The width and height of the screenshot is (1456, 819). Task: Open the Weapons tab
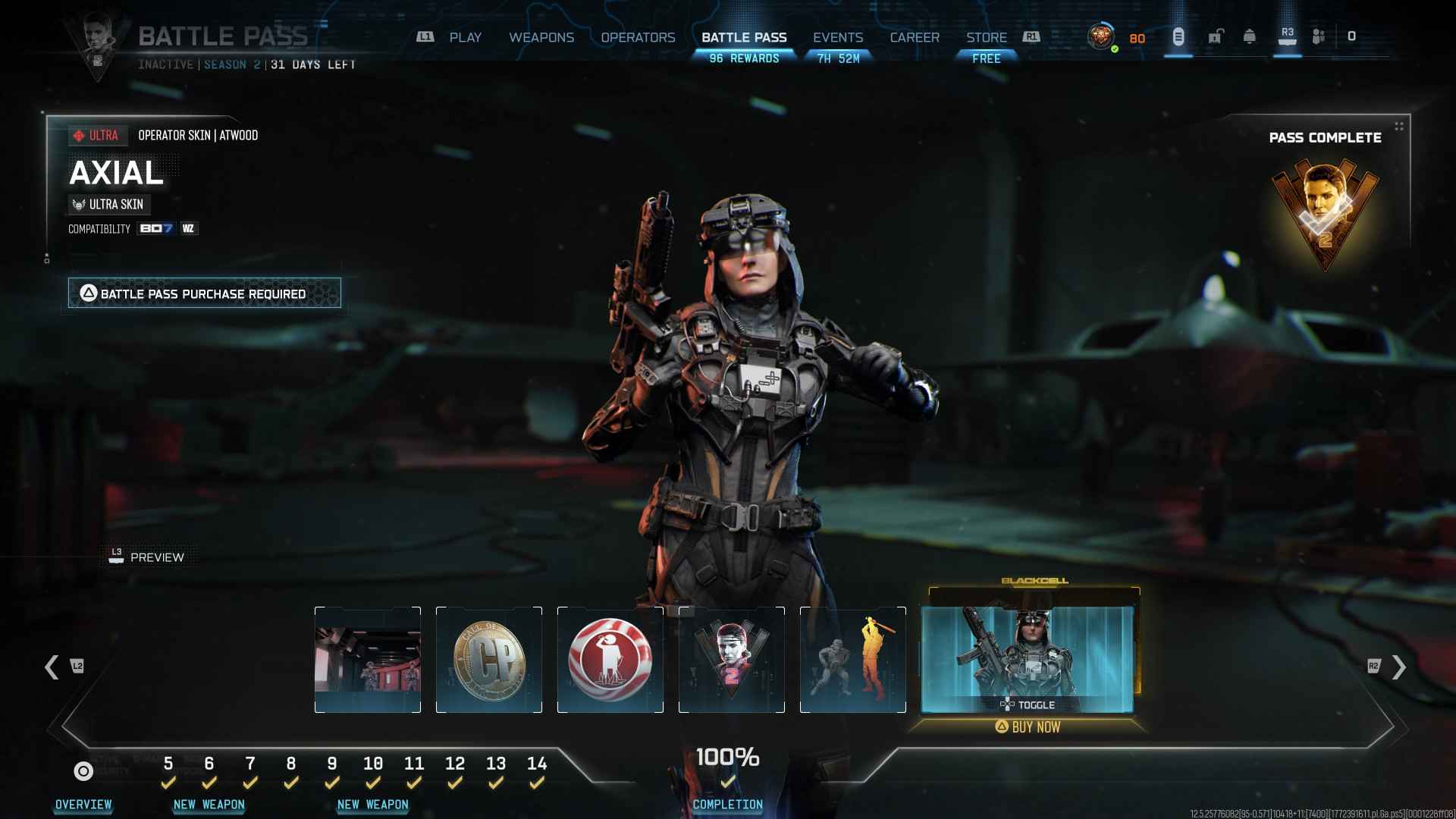(x=541, y=37)
